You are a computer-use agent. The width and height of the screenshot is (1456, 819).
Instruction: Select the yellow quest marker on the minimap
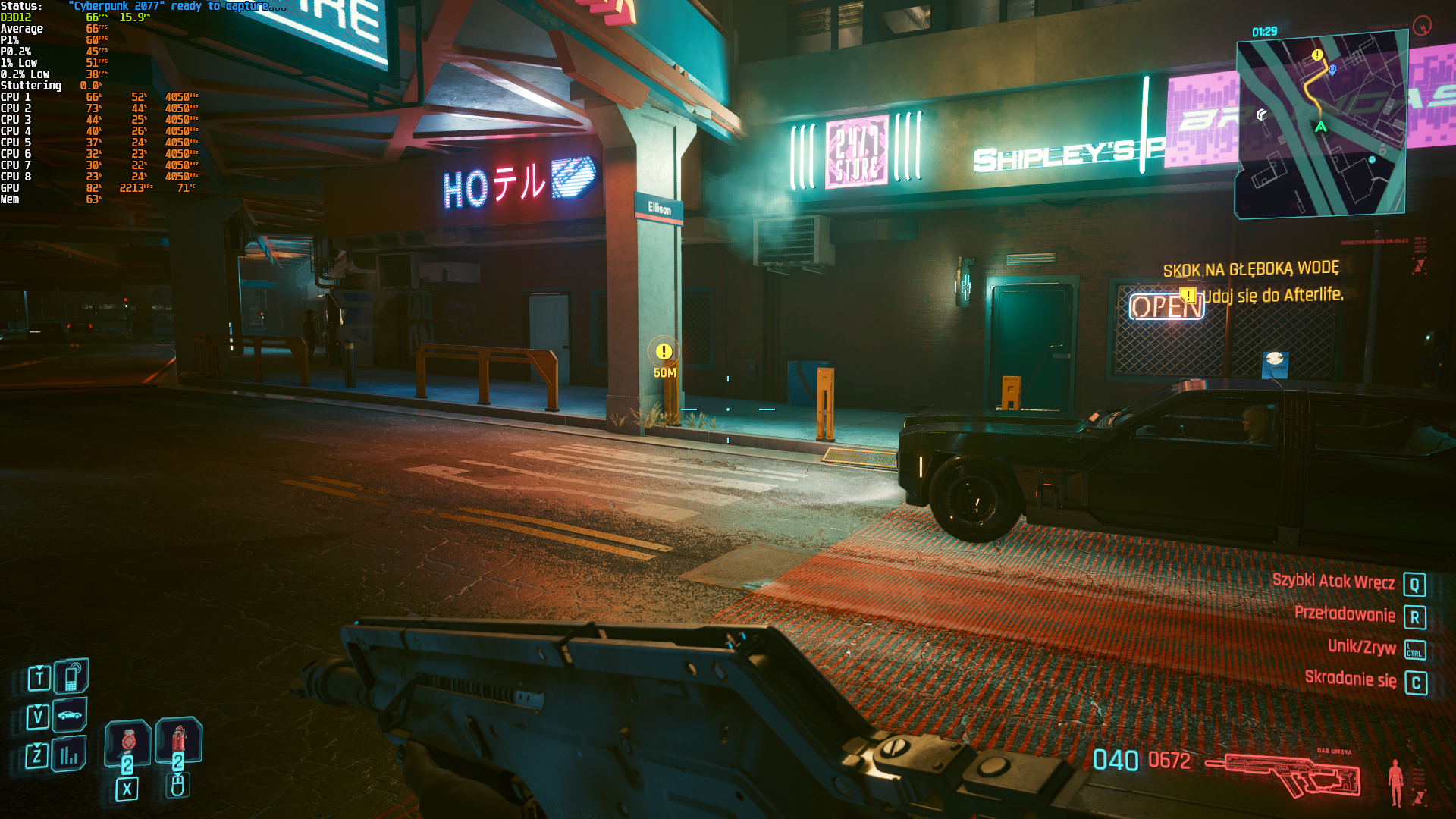pos(1317,55)
